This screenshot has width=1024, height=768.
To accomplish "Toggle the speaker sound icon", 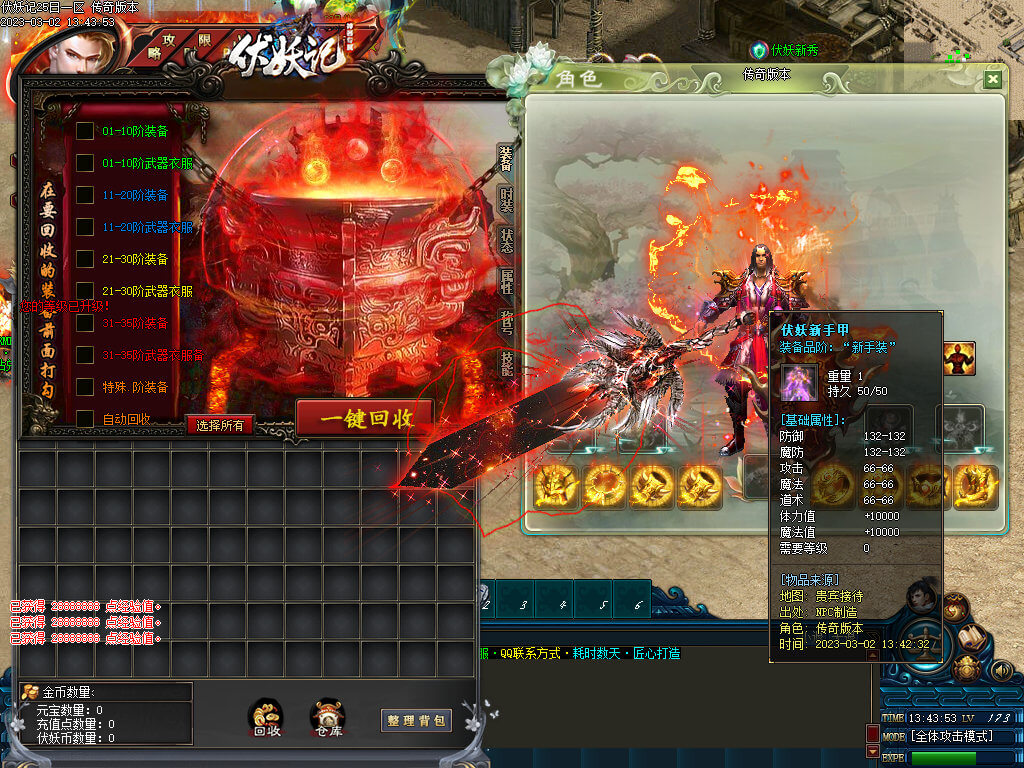I will pyautogui.click(x=1002, y=670).
